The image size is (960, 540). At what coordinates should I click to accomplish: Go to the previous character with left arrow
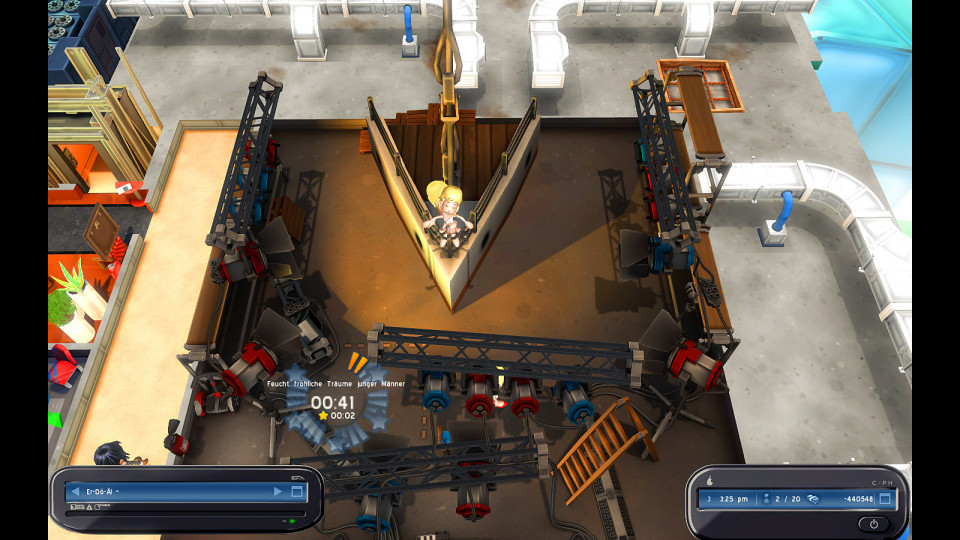pyautogui.click(x=74, y=492)
